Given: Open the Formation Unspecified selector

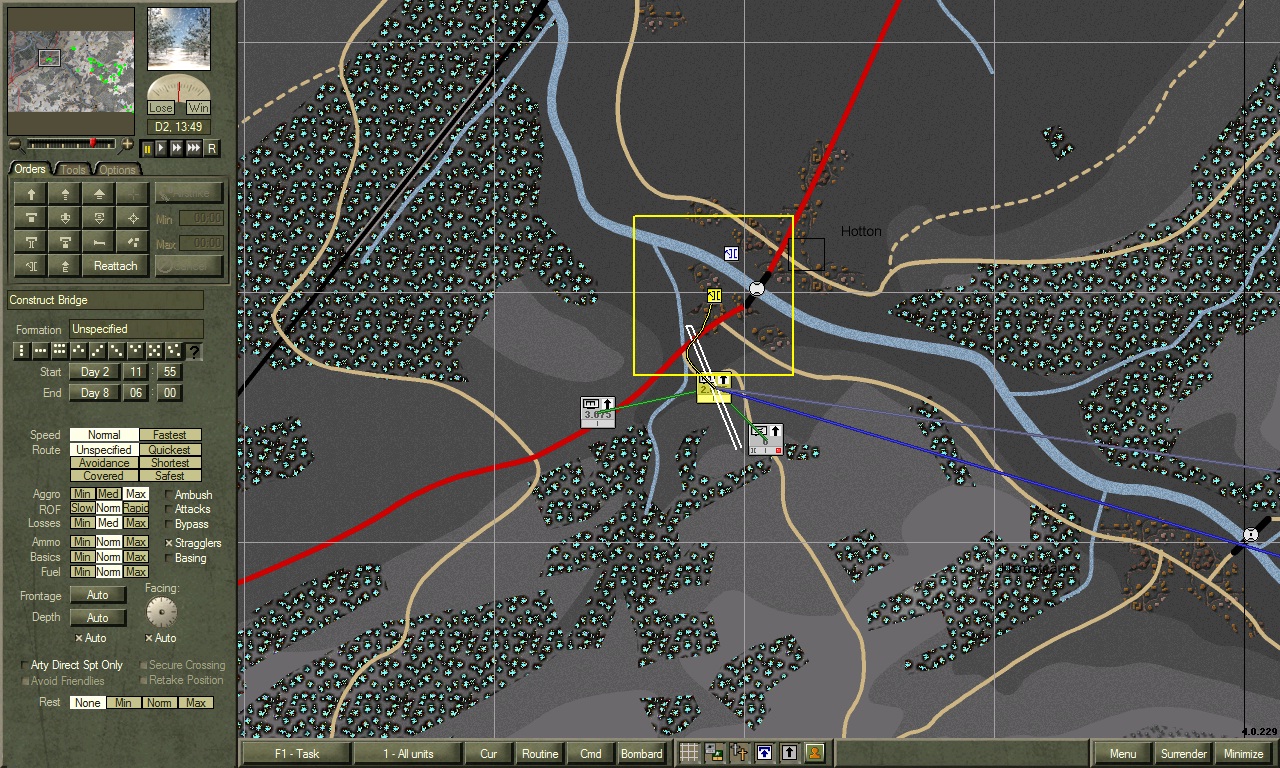Looking at the screenshot, I should 135,329.
